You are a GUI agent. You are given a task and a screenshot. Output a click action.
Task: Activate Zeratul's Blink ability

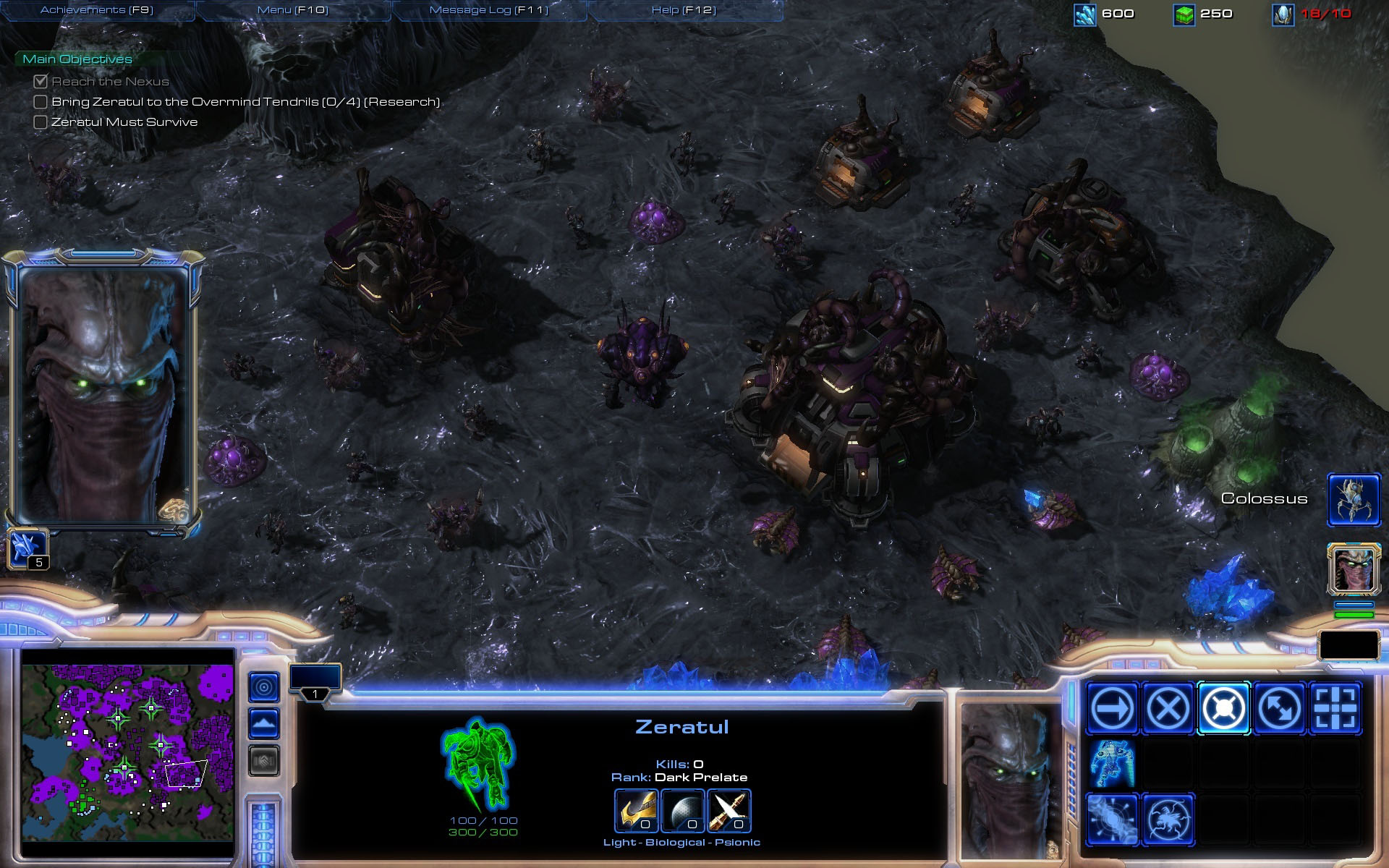coord(1112,820)
